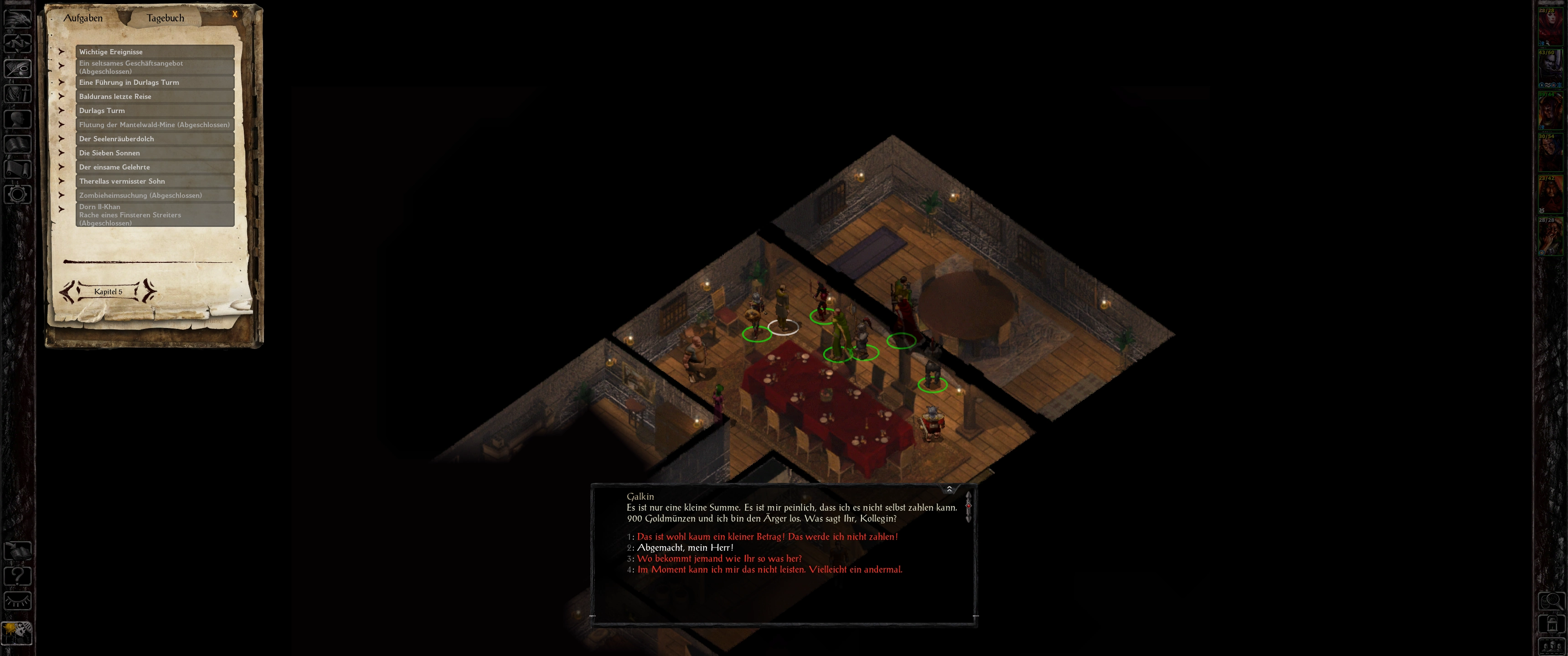Open the Tagebuch tab

(x=165, y=18)
